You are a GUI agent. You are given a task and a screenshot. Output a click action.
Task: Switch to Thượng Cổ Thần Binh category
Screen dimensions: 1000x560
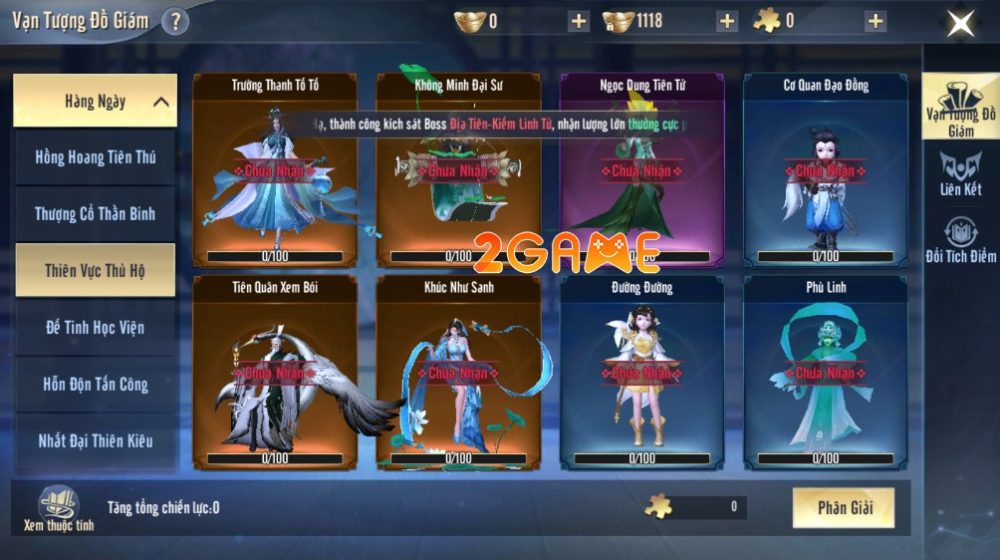(x=95, y=213)
